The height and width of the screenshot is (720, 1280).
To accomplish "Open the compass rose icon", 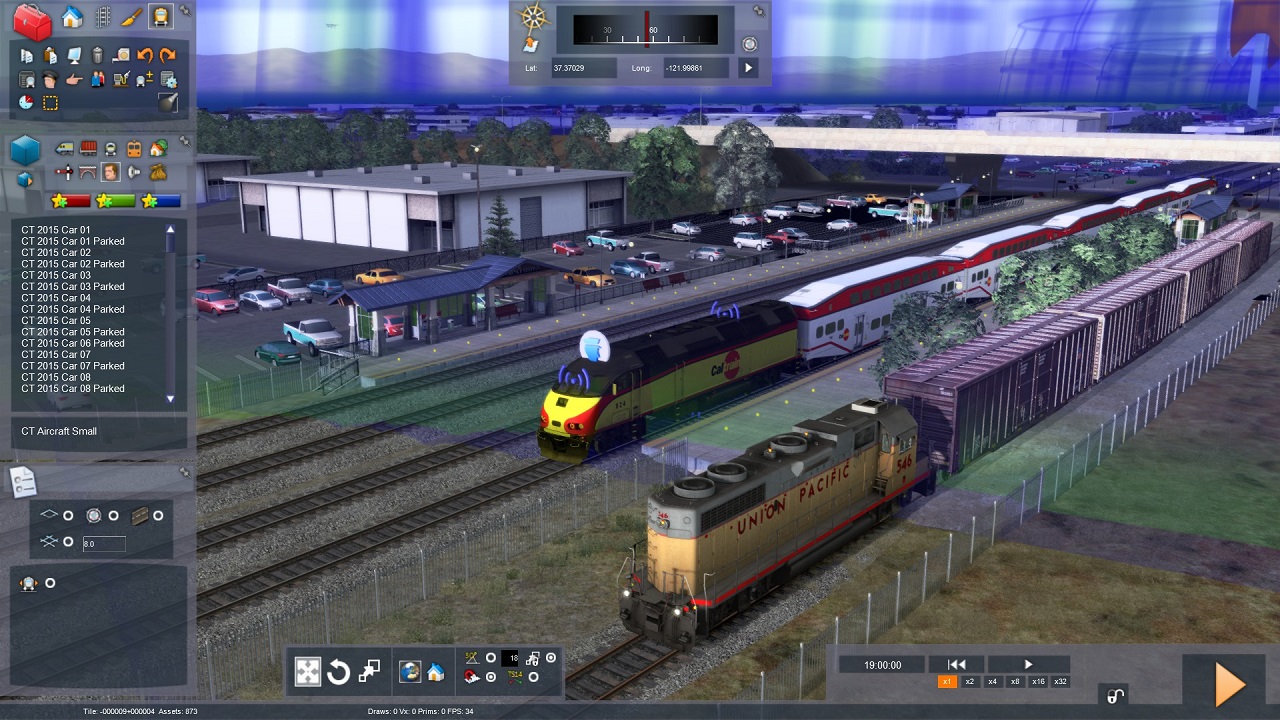I will point(535,17).
